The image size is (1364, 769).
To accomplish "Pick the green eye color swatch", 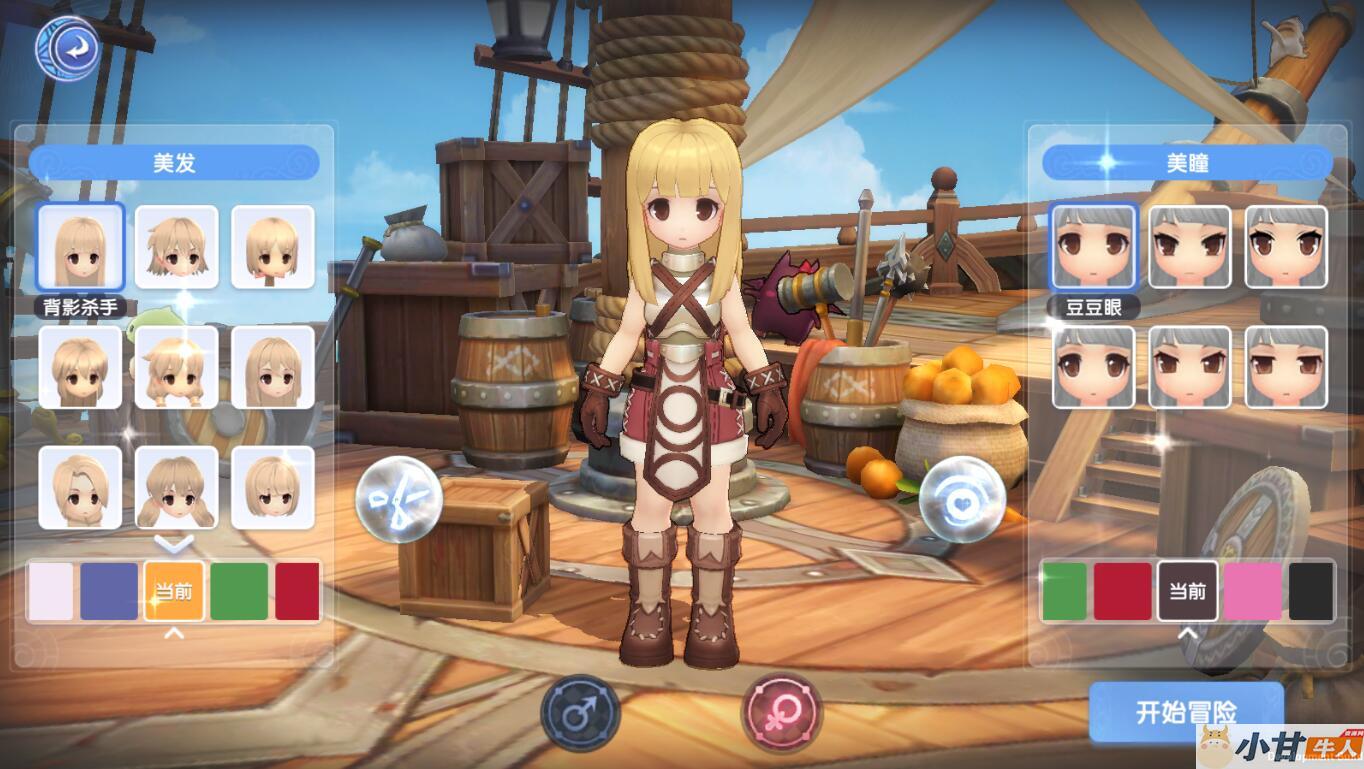I will (1064, 591).
